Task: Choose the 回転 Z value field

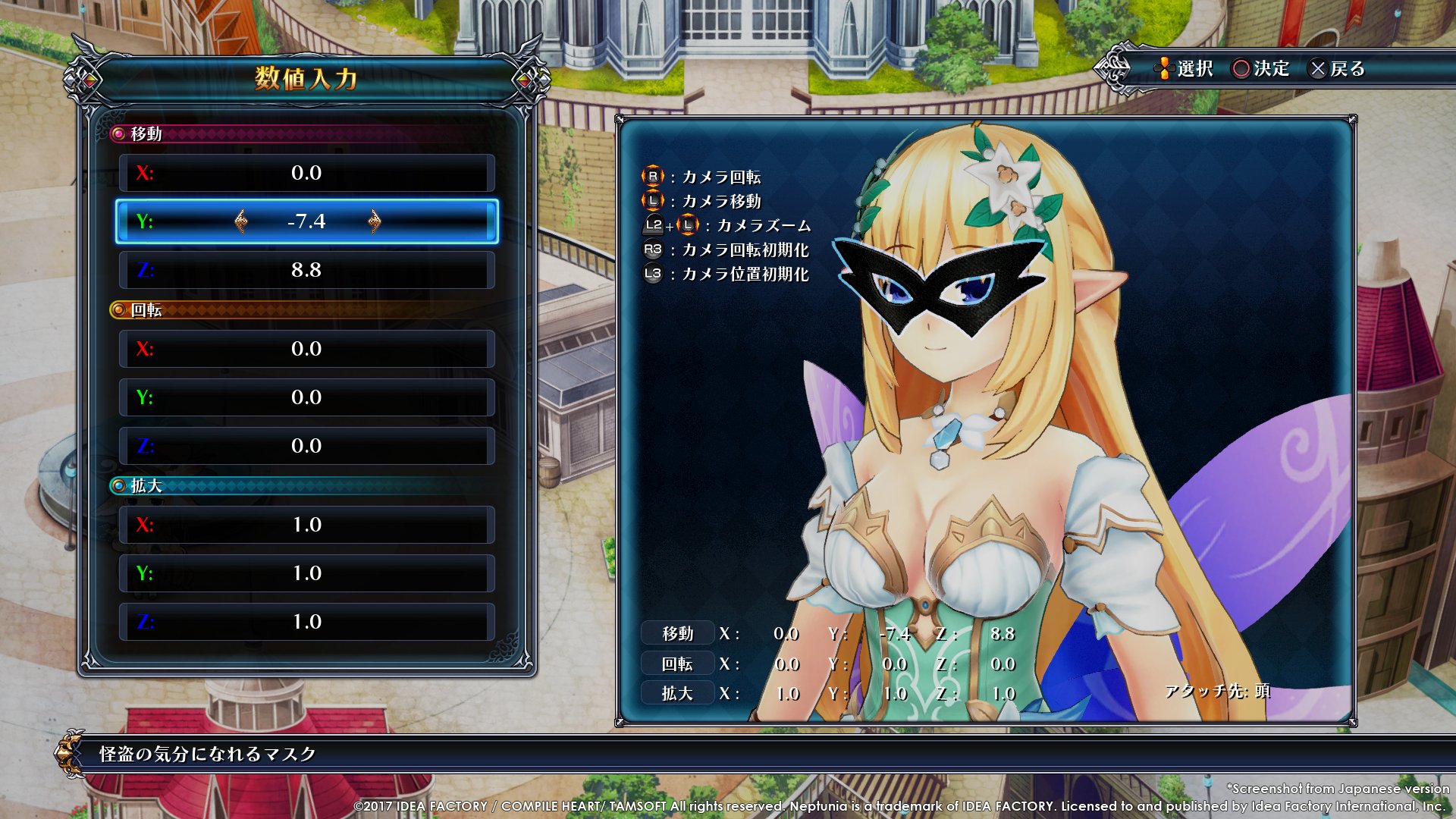Action: 306,446
